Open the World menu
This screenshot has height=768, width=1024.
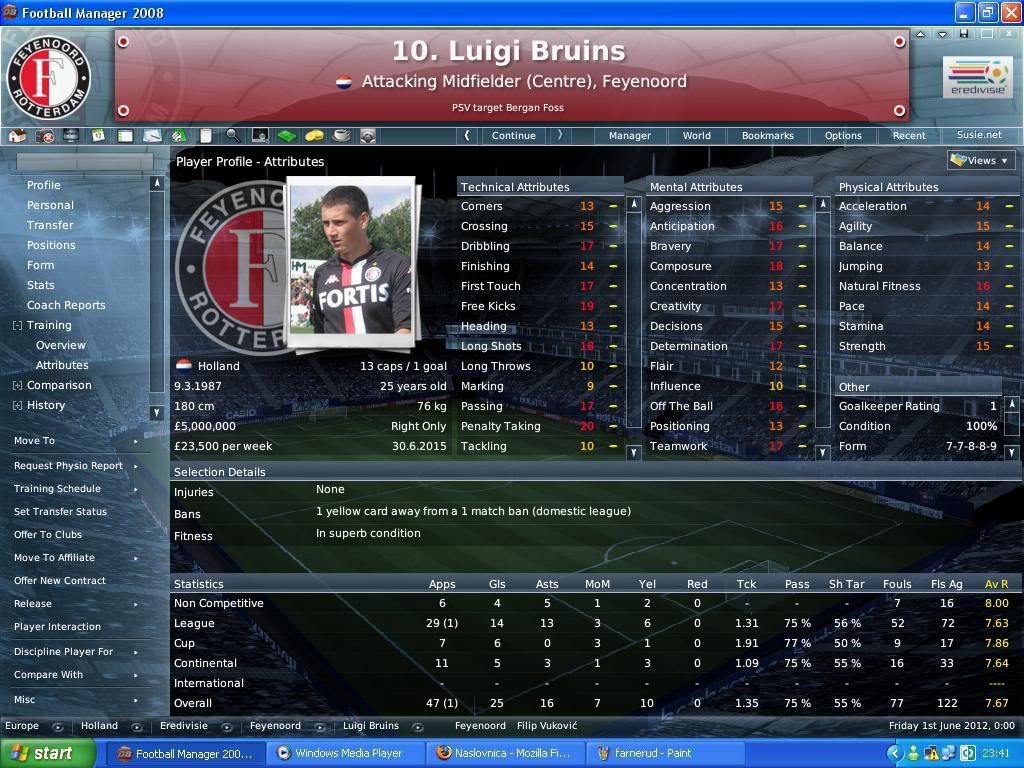coord(697,135)
